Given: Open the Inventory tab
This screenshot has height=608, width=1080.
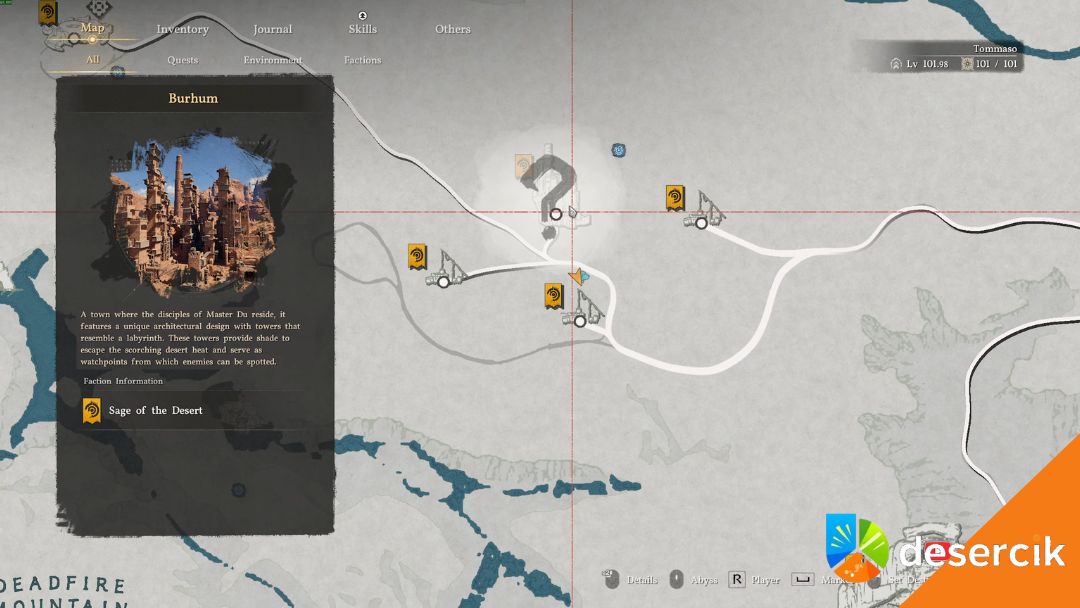Looking at the screenshot, I should click(x=182, y=29).
